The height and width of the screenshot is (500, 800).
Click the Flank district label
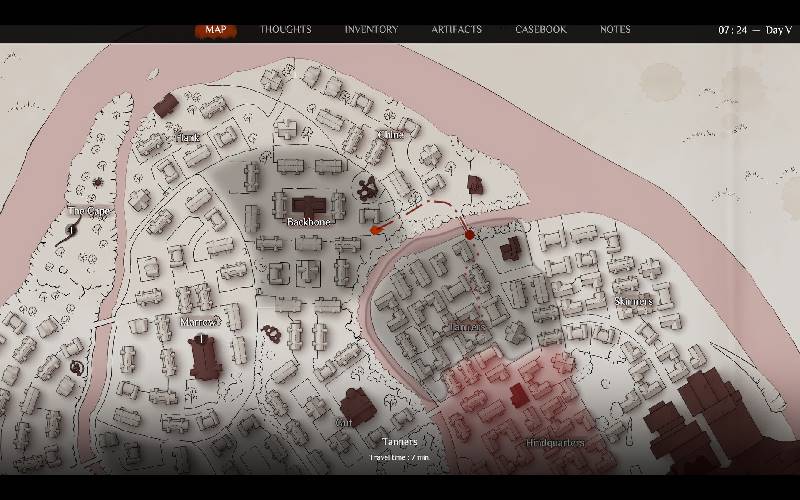(187, 137)
